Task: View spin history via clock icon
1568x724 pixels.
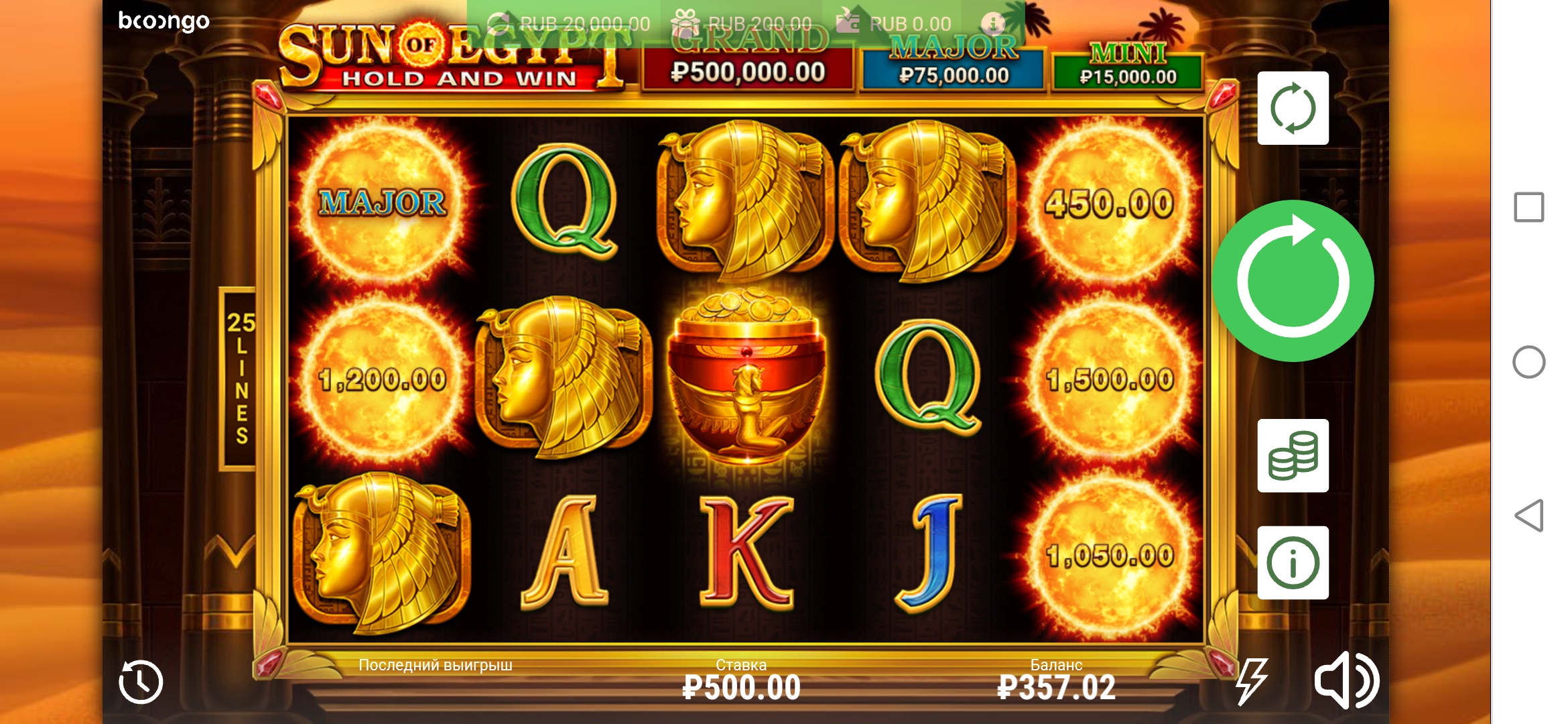Action: (139, 681)
